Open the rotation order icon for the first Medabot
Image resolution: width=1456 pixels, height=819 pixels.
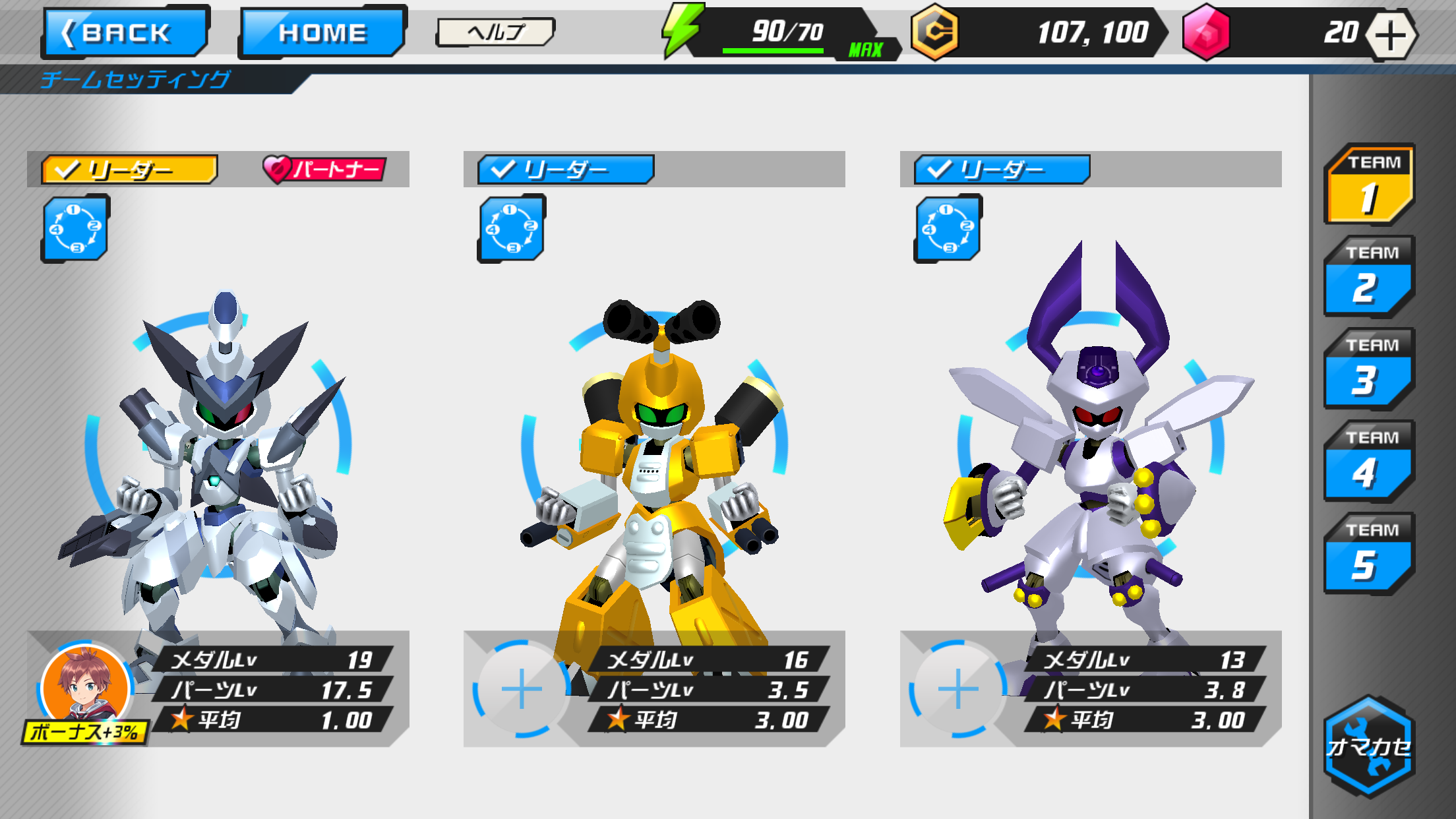75,229
